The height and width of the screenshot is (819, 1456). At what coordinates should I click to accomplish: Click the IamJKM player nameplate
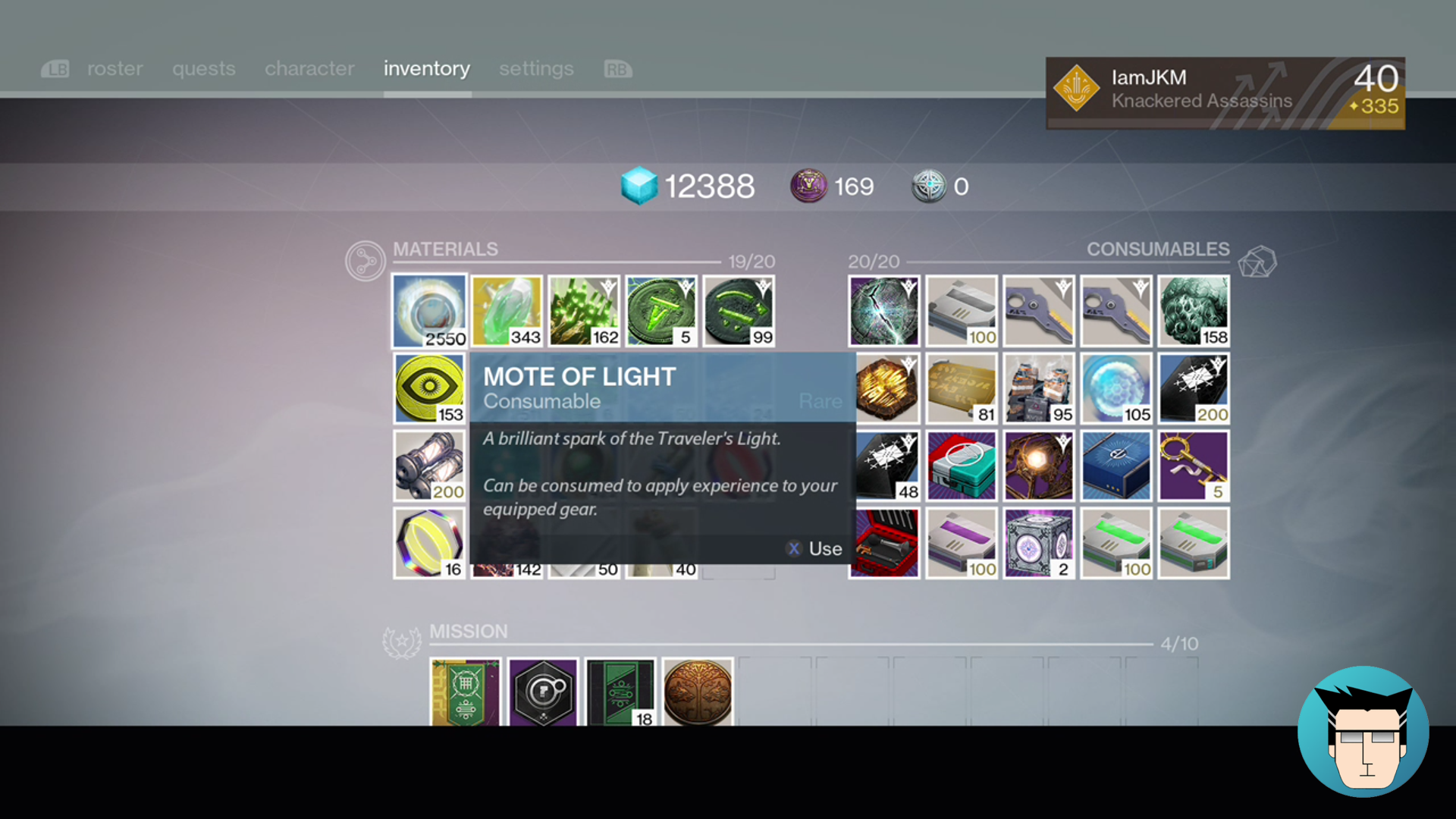click(x=1225, y=93)
